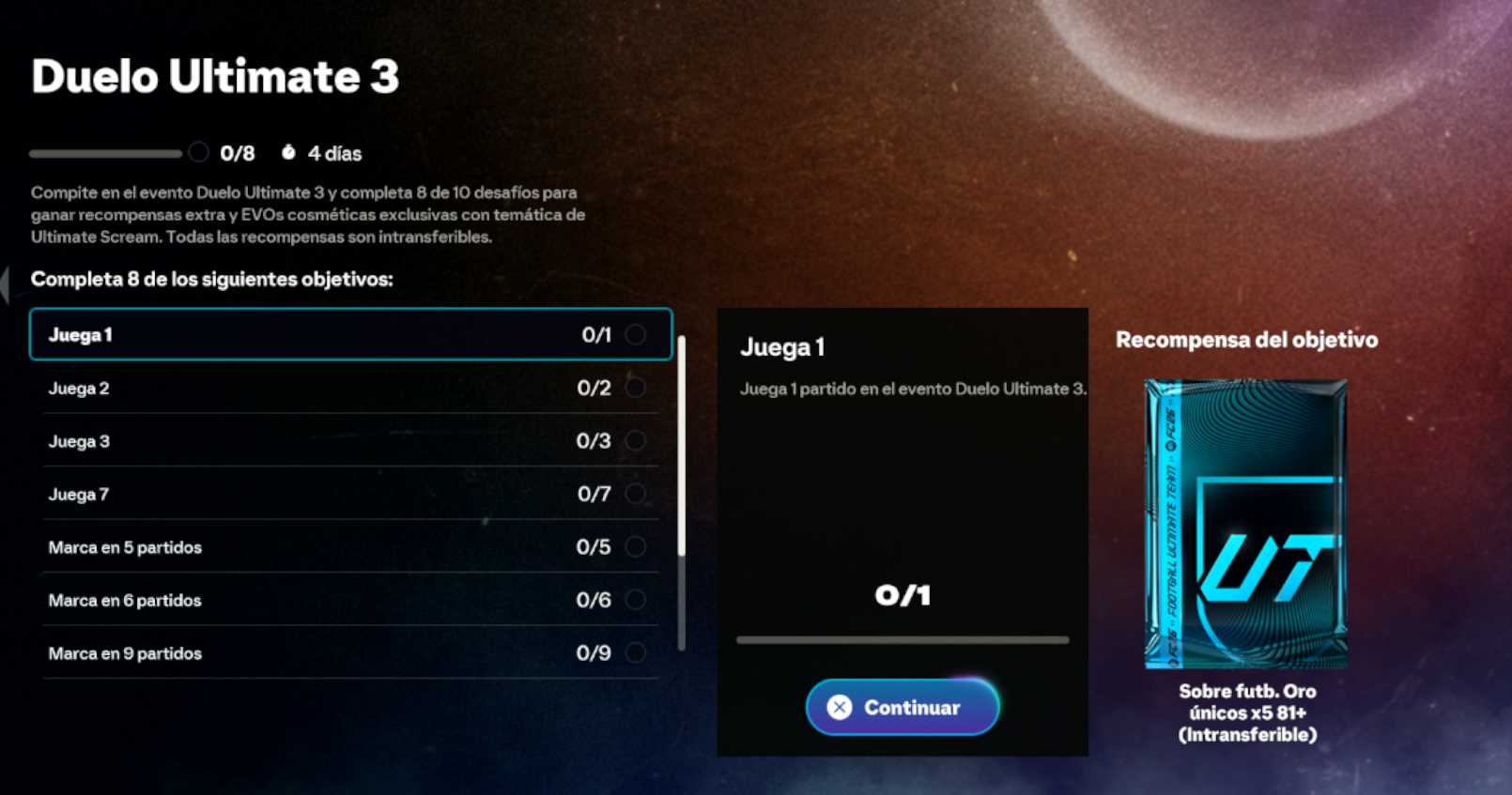
Task: Select the Juega 7 objective row
Action: click(350, 494)
